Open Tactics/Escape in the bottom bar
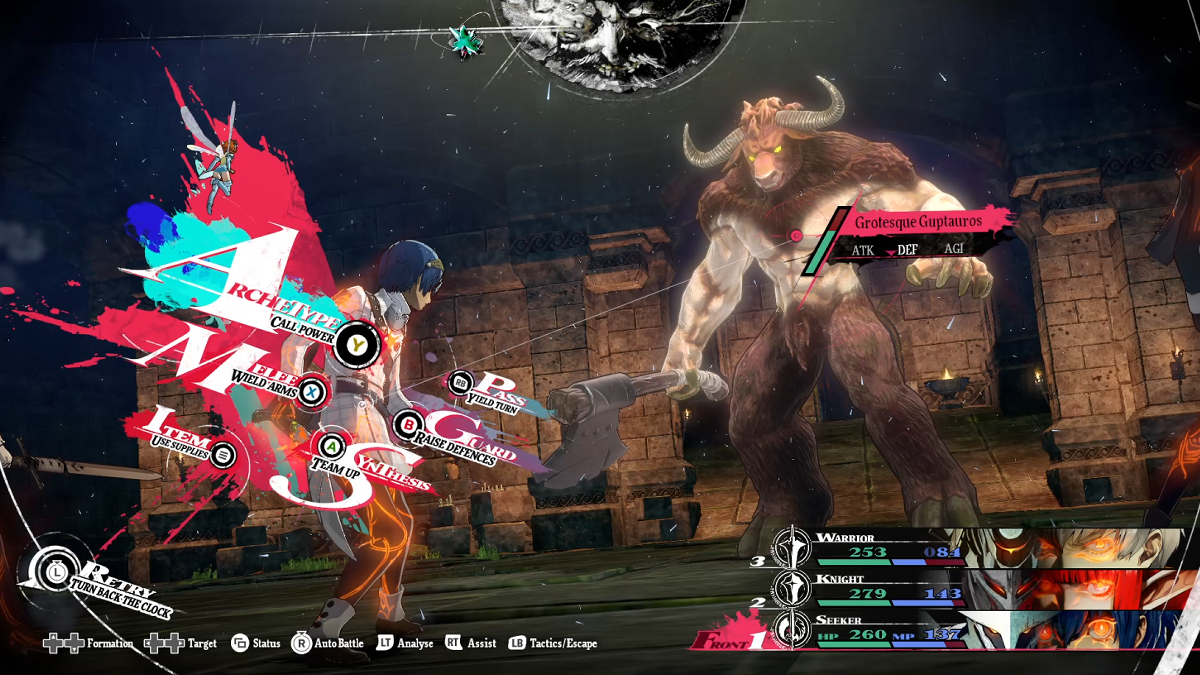 pyautogui.click(x=553, y=643)
